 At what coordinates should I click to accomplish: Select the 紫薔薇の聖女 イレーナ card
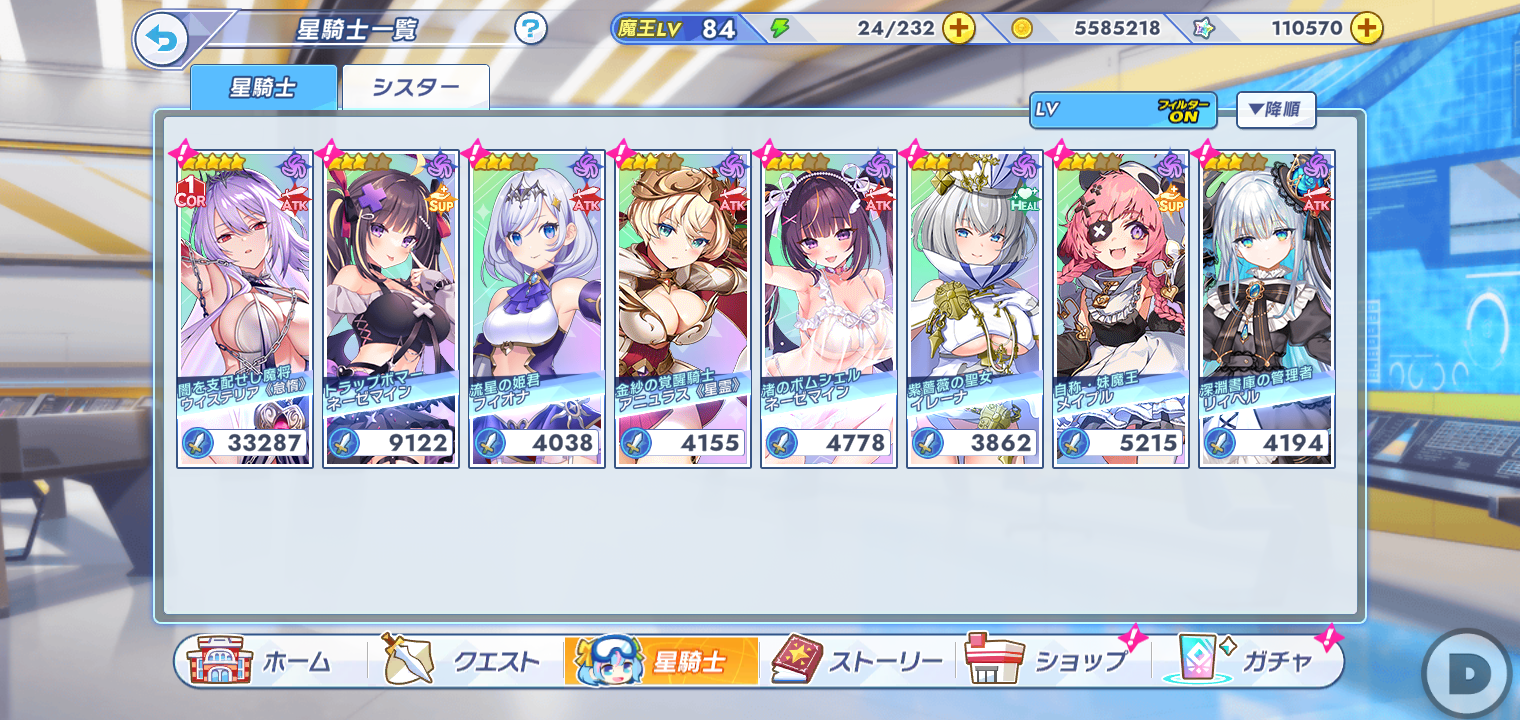(975, 309)
